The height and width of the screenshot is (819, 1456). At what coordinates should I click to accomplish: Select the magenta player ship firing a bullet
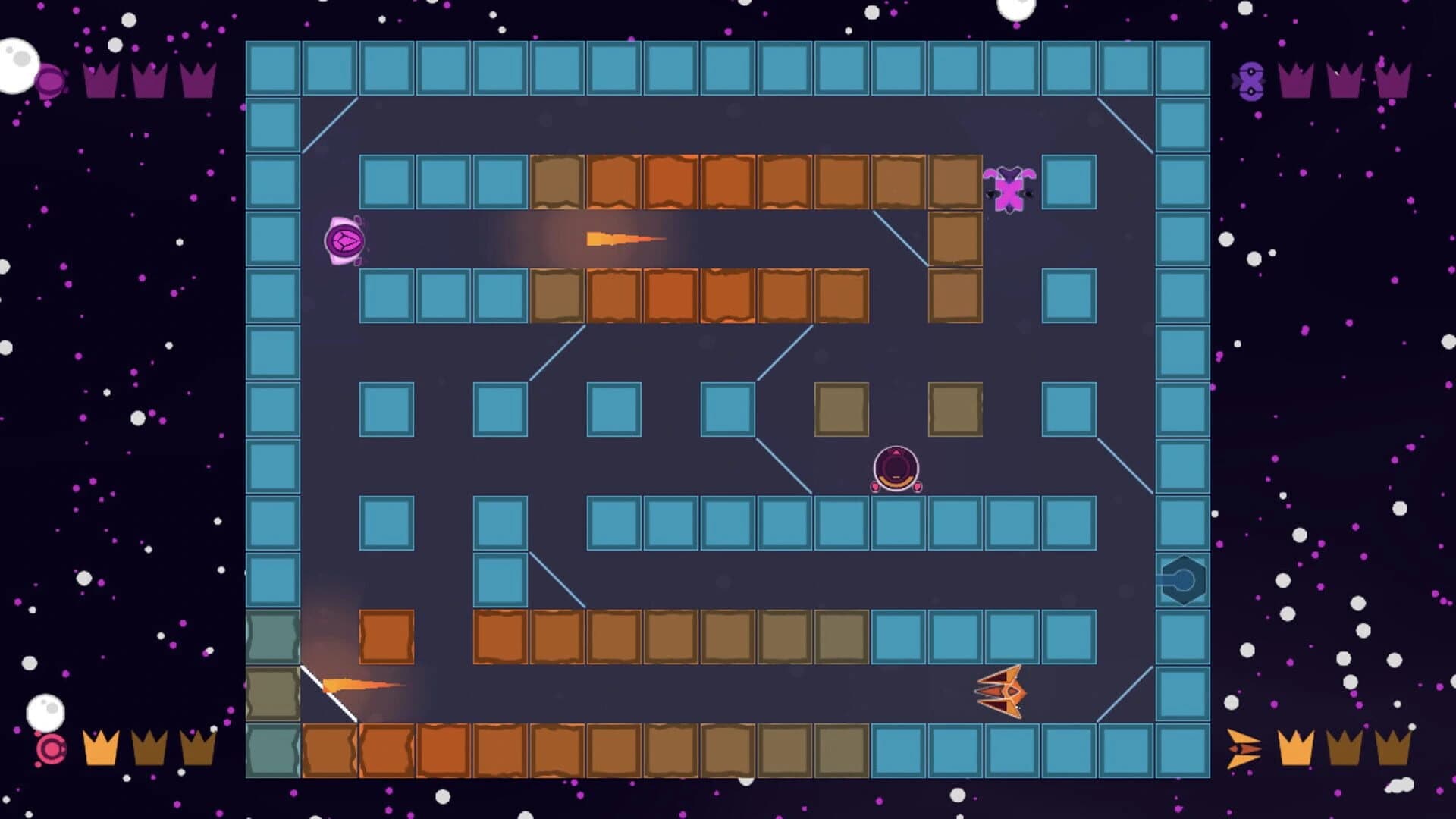345,241
